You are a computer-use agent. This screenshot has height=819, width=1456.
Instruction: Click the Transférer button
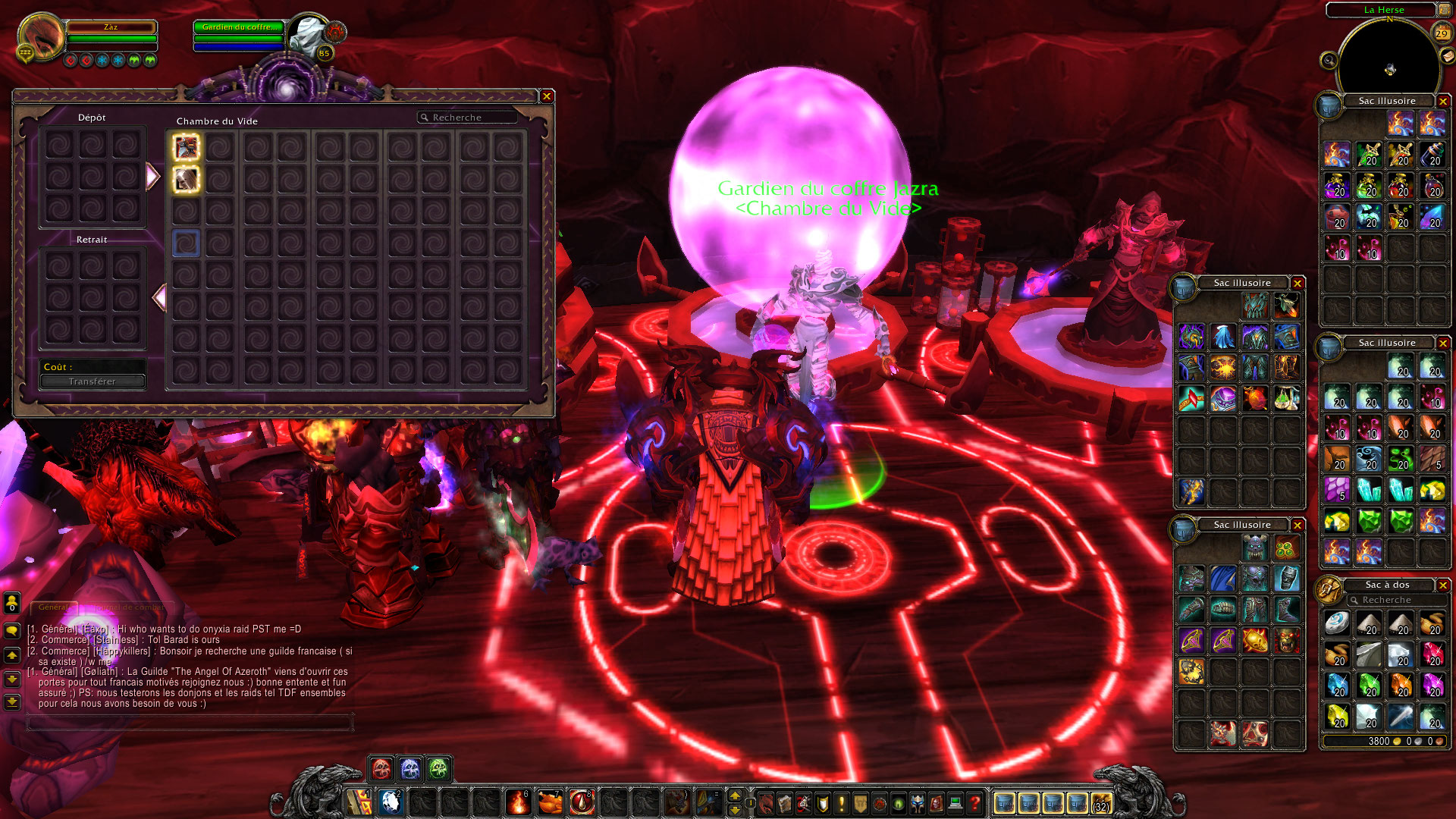click(93, 381)
